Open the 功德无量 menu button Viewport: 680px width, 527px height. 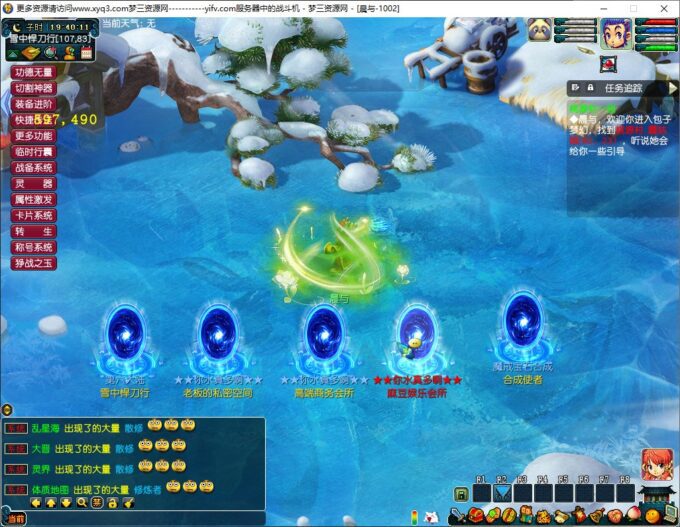point(34,72)
